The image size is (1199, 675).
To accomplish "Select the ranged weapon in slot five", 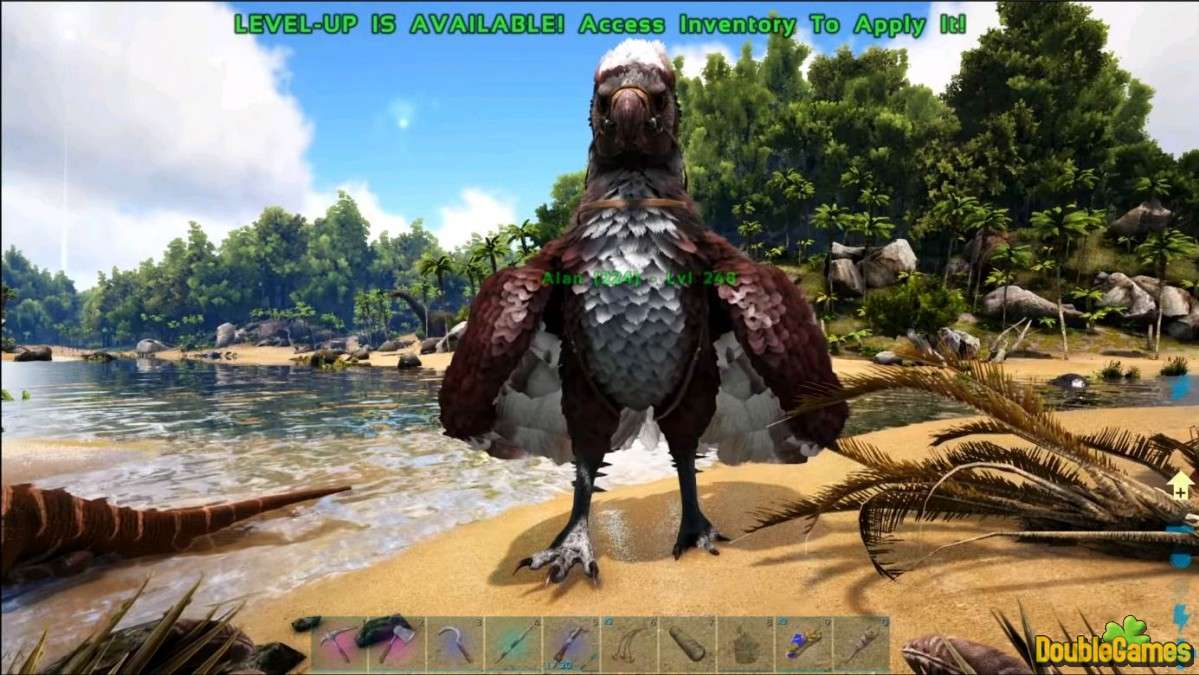I will click(571, 643).
